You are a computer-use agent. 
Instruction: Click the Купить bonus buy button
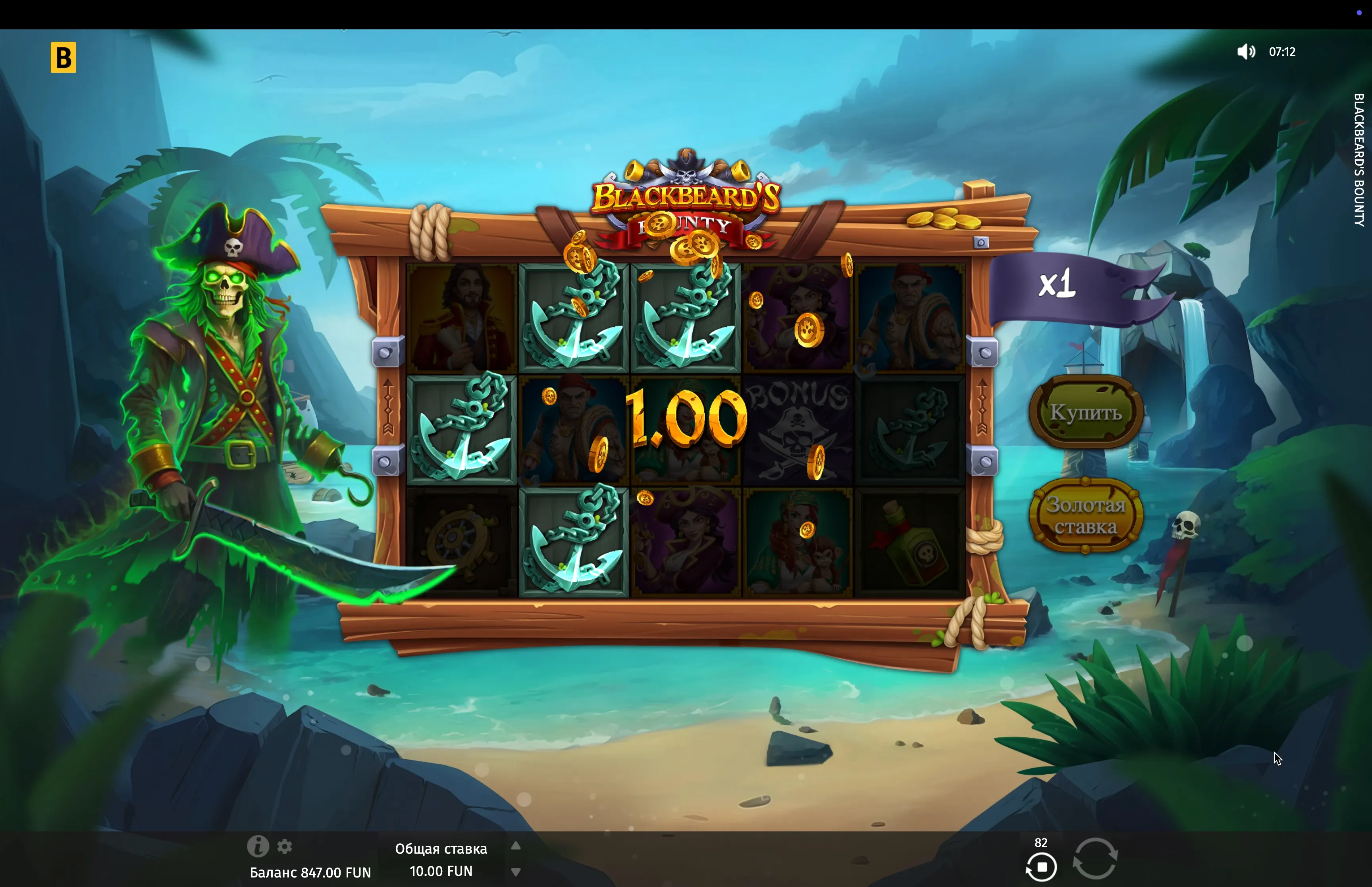coord(1085,412)
